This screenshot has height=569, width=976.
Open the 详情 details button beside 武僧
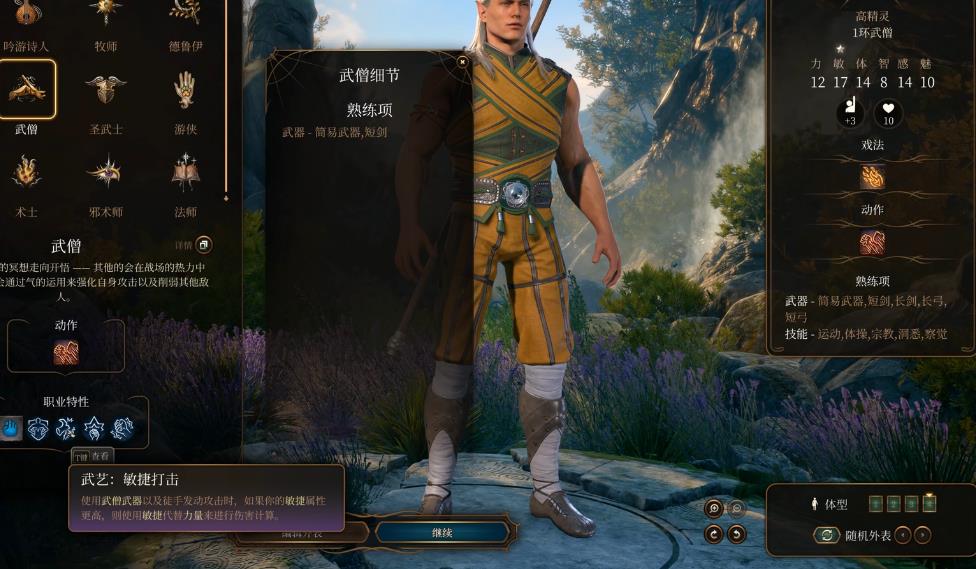pyautogui.click(x=203, y=245)
